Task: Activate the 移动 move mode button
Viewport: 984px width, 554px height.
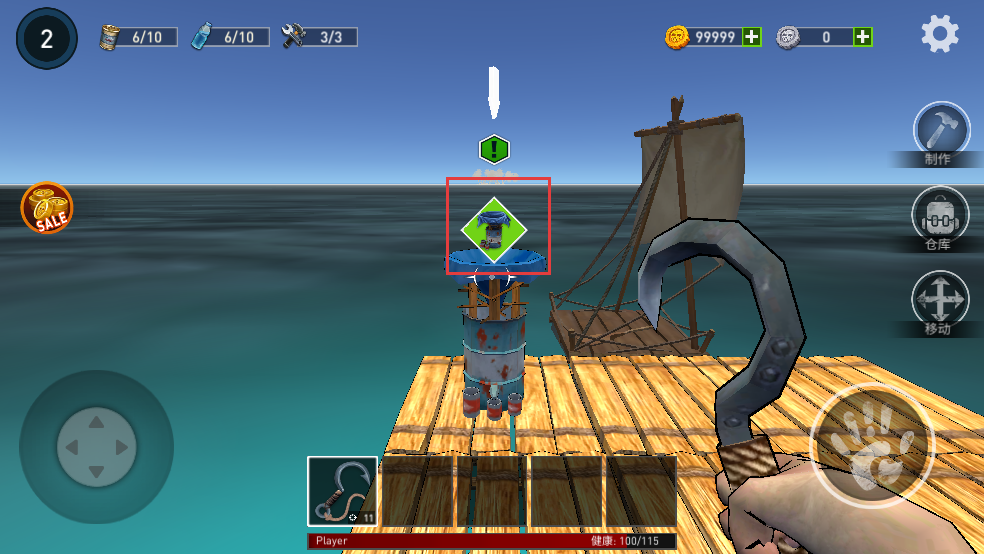Action: tap(940, 299)
